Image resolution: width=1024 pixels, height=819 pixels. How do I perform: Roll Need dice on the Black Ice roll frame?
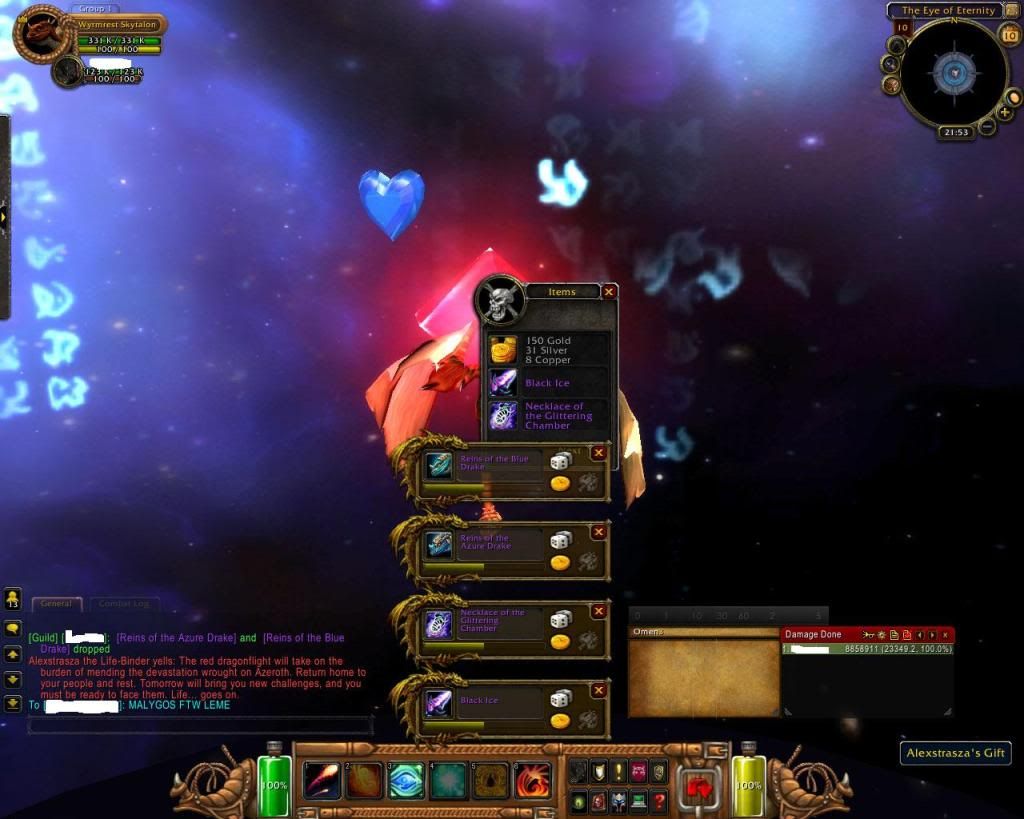tap(561, 698)
